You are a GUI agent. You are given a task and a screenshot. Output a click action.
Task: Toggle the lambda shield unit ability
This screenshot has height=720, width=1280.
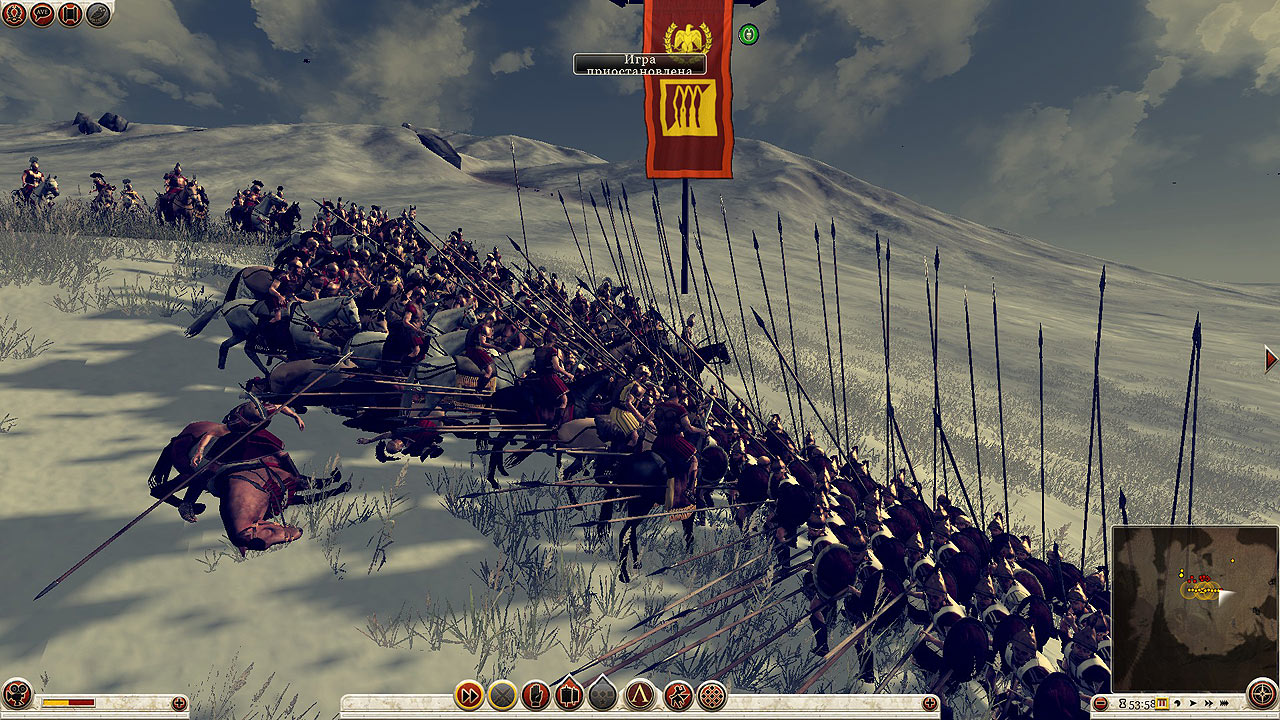click(x=640, y=694)
